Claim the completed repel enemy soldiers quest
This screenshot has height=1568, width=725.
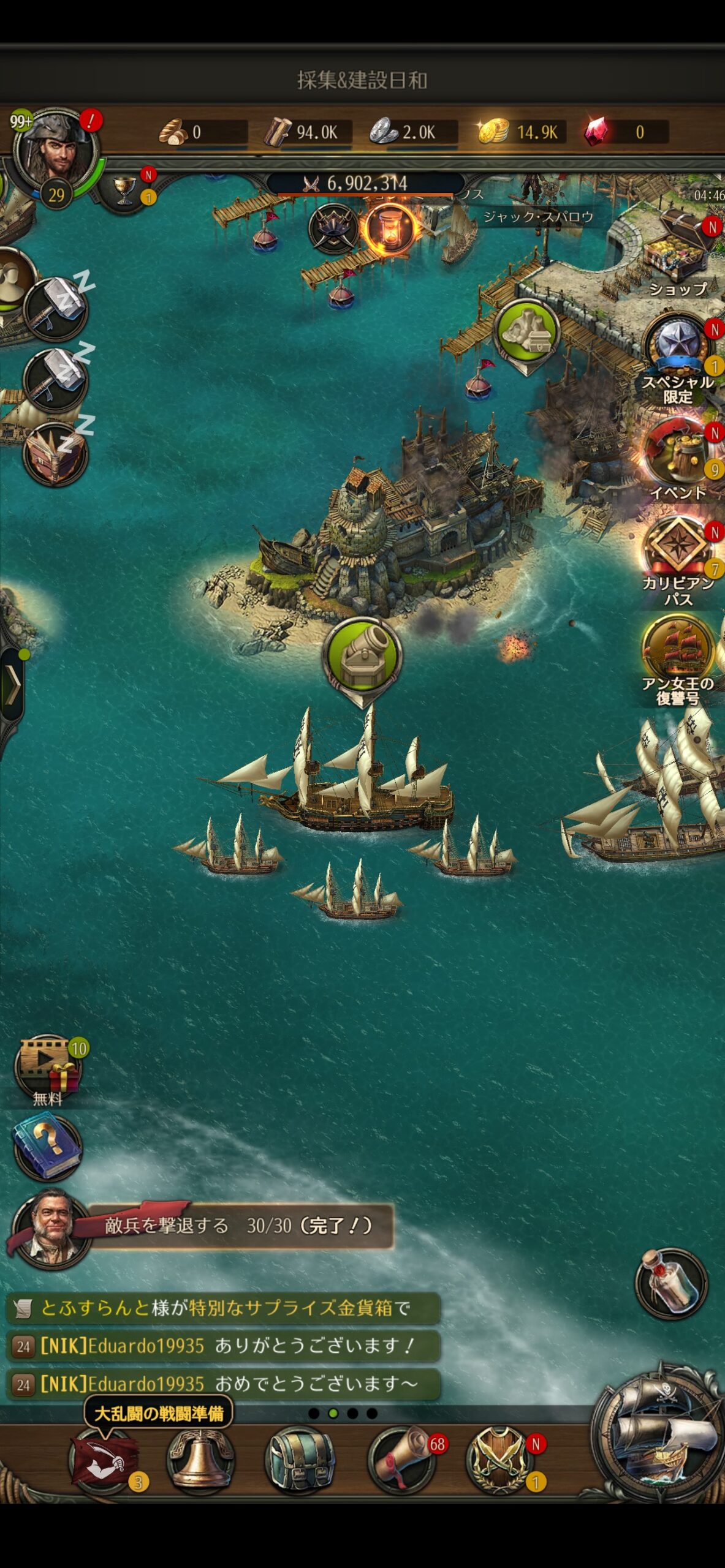click(239, 1226)
